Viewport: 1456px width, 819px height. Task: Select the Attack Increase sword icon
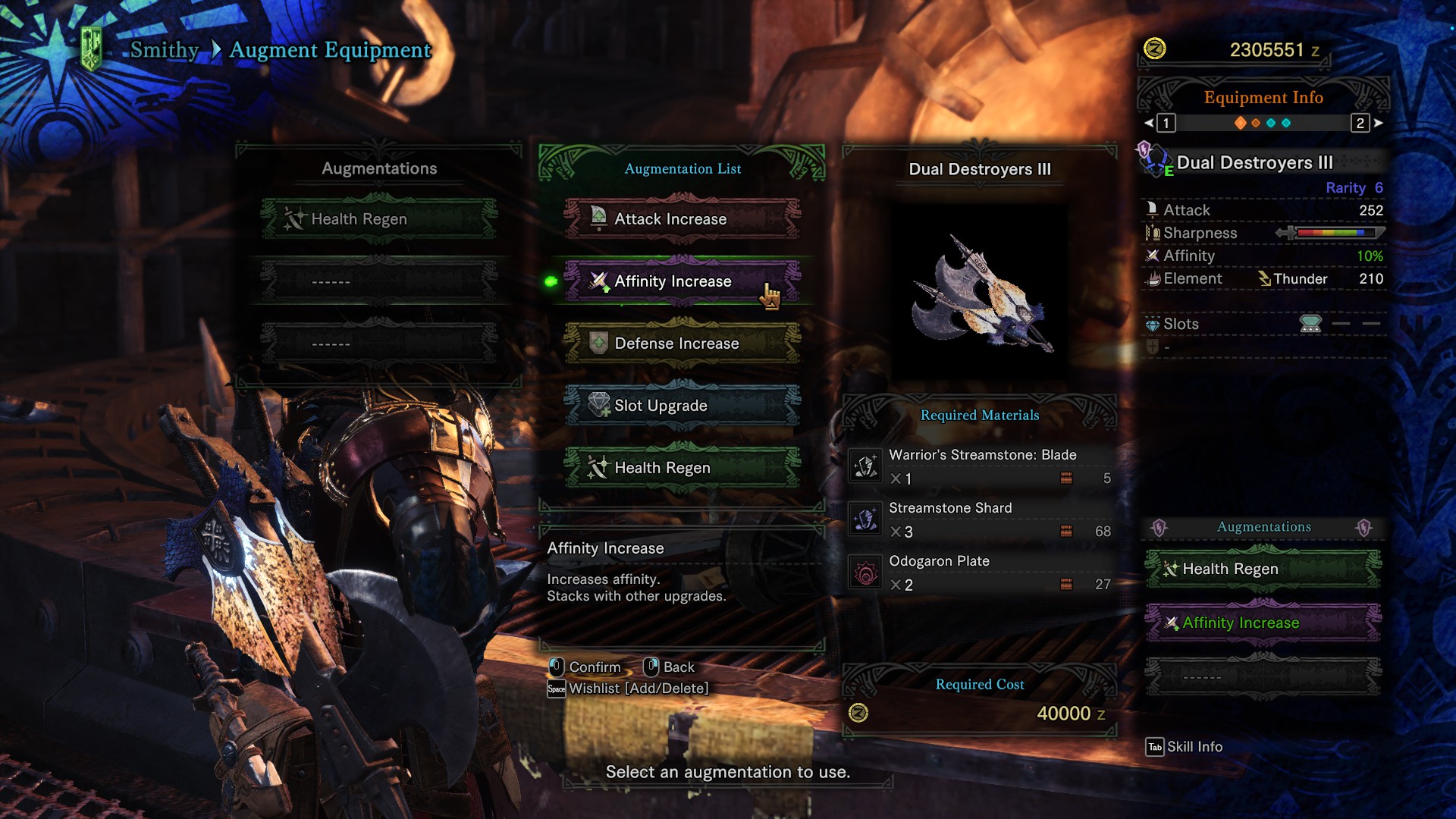(x=598, y=218)
